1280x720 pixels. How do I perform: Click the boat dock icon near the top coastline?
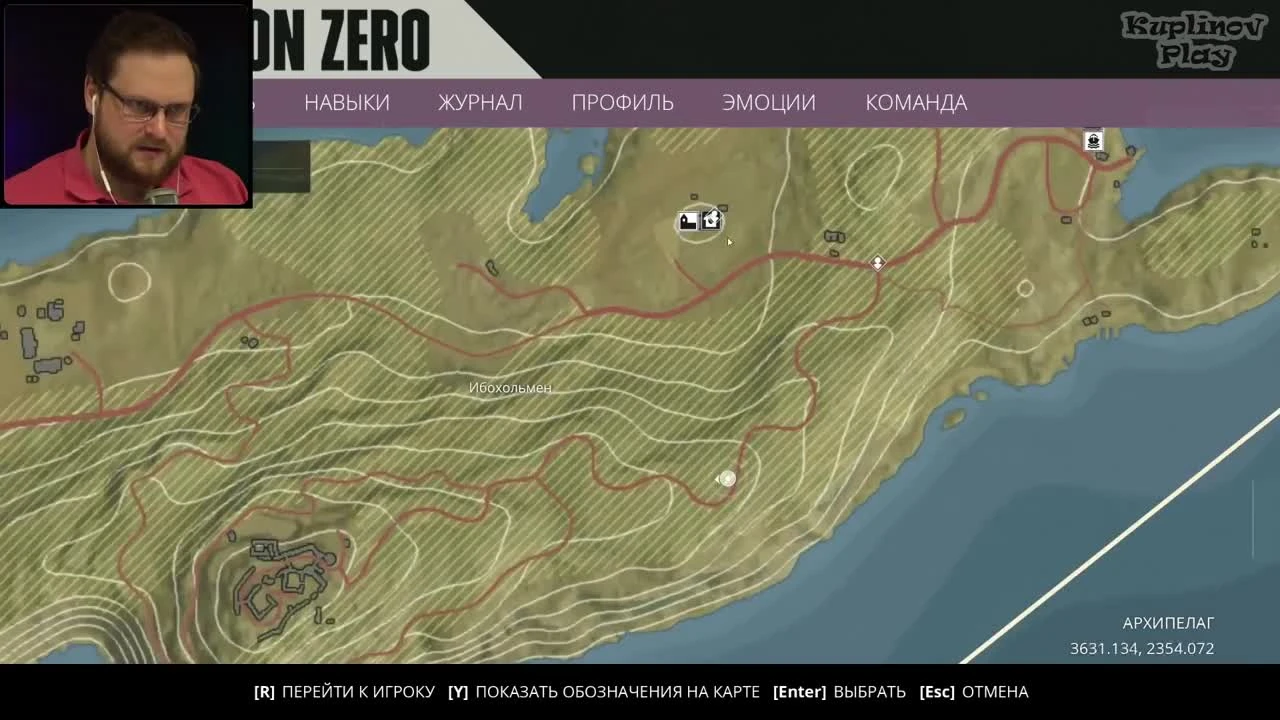pyautogui.click(x=1092, y=141)
